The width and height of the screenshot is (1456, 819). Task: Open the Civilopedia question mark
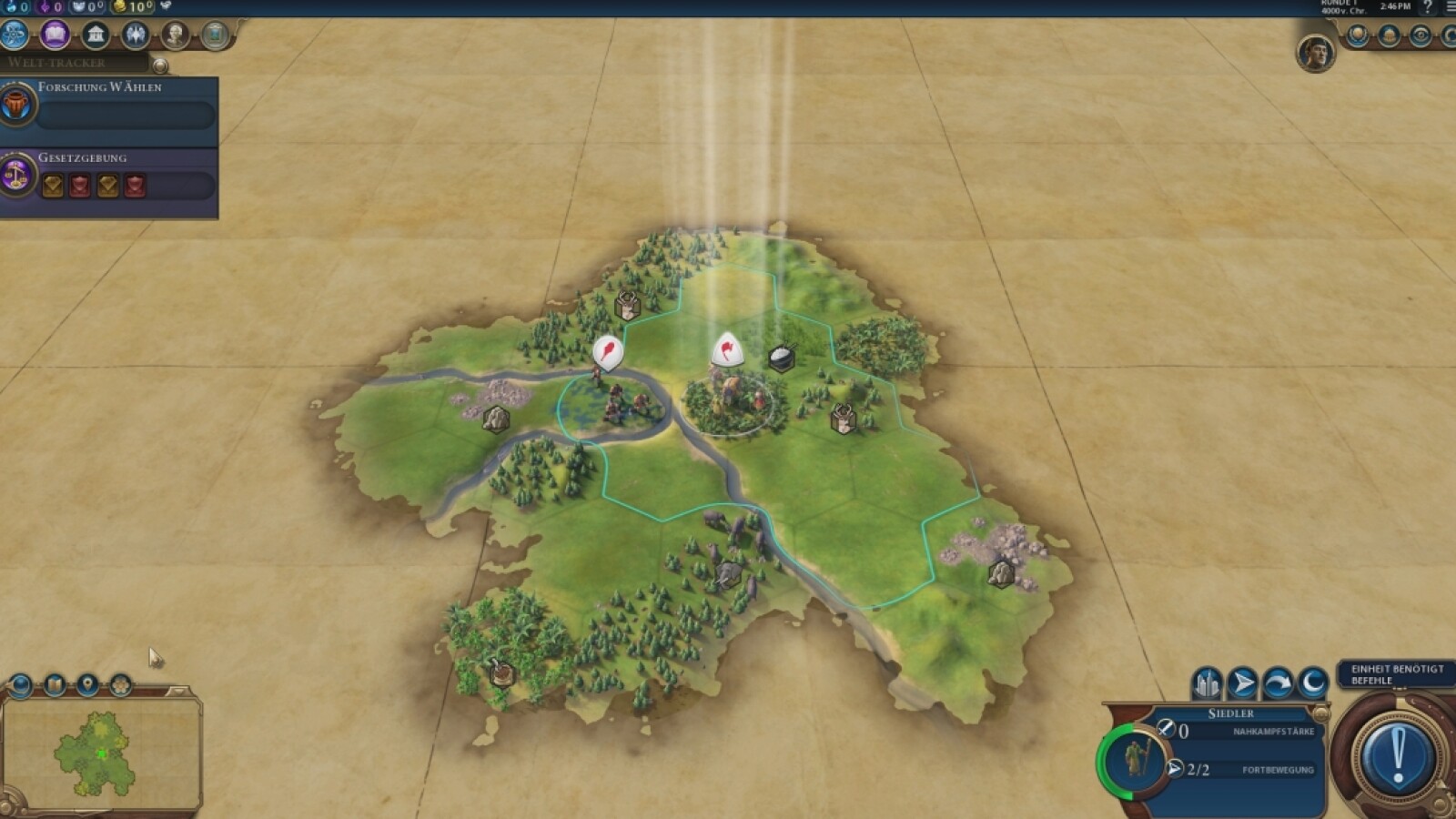point(1427,7)
